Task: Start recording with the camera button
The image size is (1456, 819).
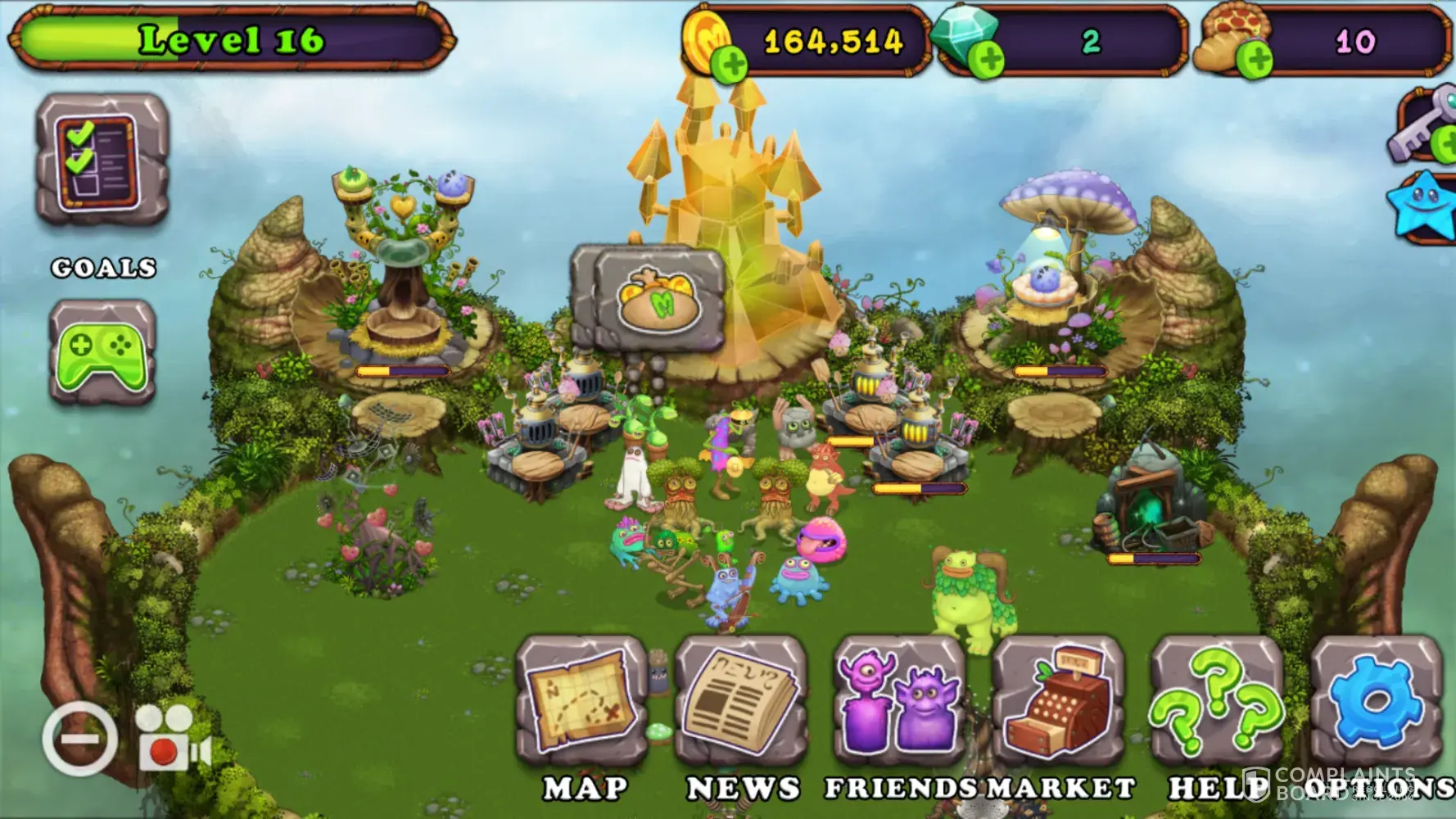Action: (x=172, y=739)
